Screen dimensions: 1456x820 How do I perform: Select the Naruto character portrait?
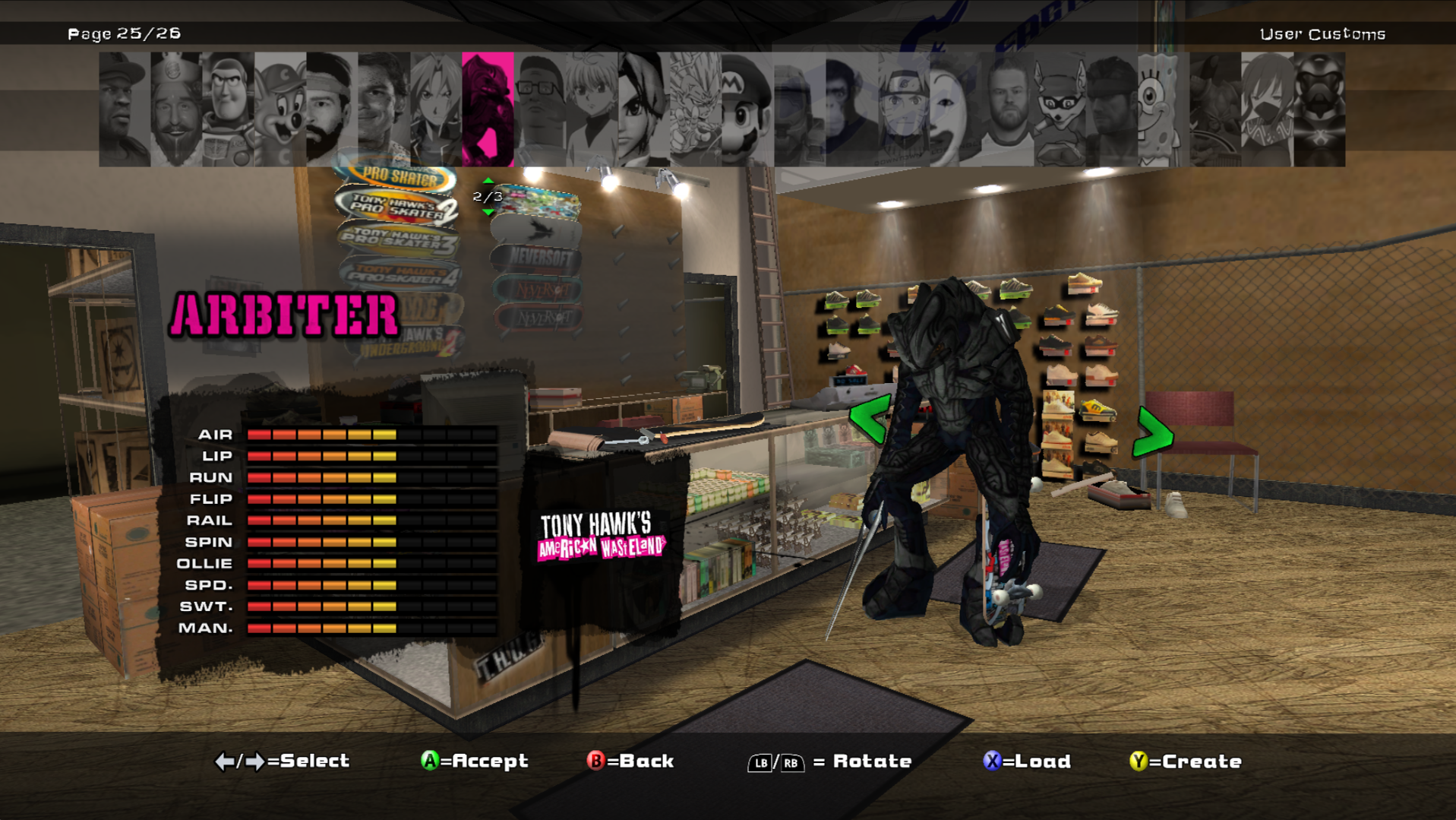(903, 109)
